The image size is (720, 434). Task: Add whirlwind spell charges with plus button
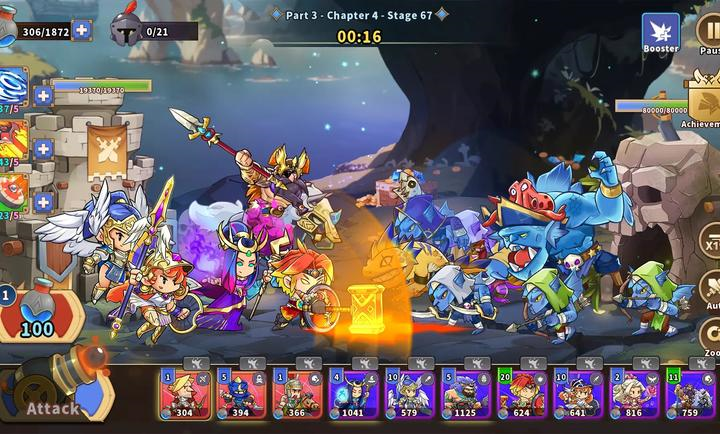43,96
